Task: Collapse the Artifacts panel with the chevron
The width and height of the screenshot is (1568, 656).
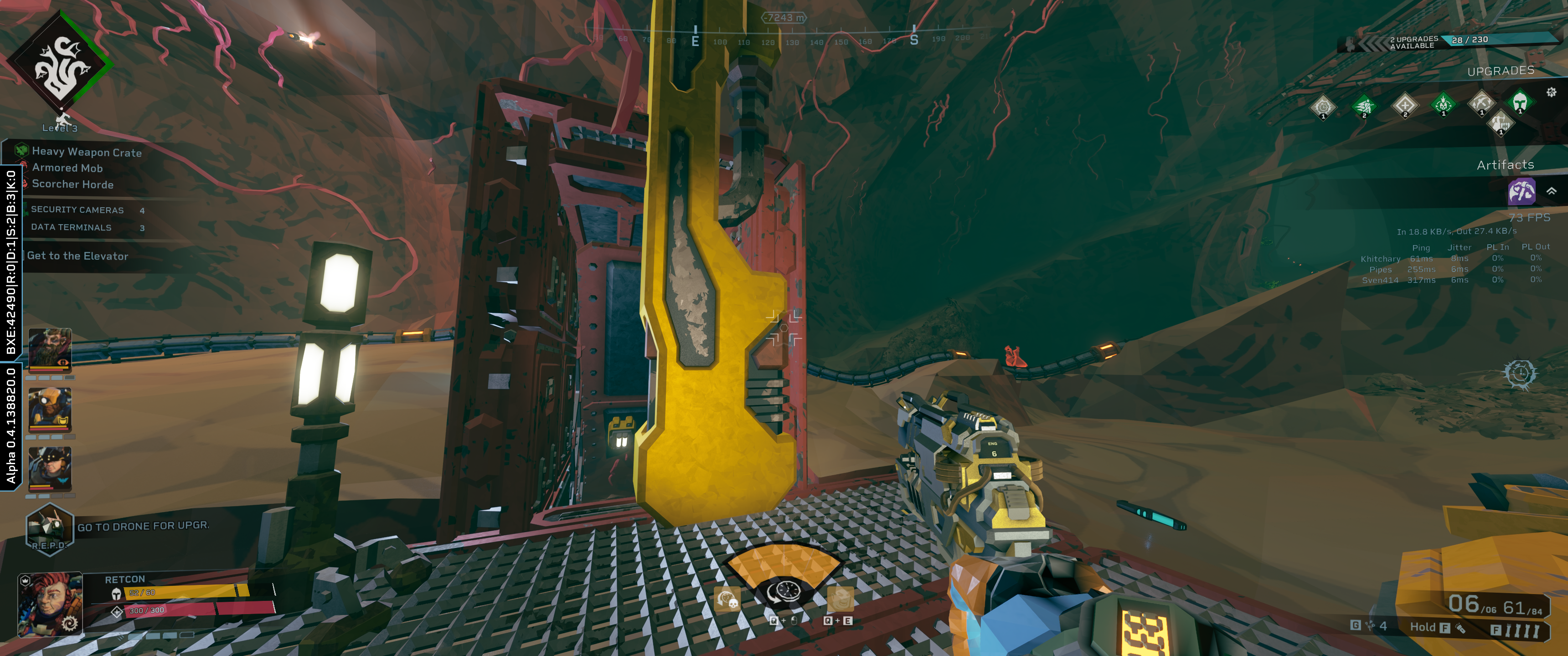Action: click(x=1552, y=191)
